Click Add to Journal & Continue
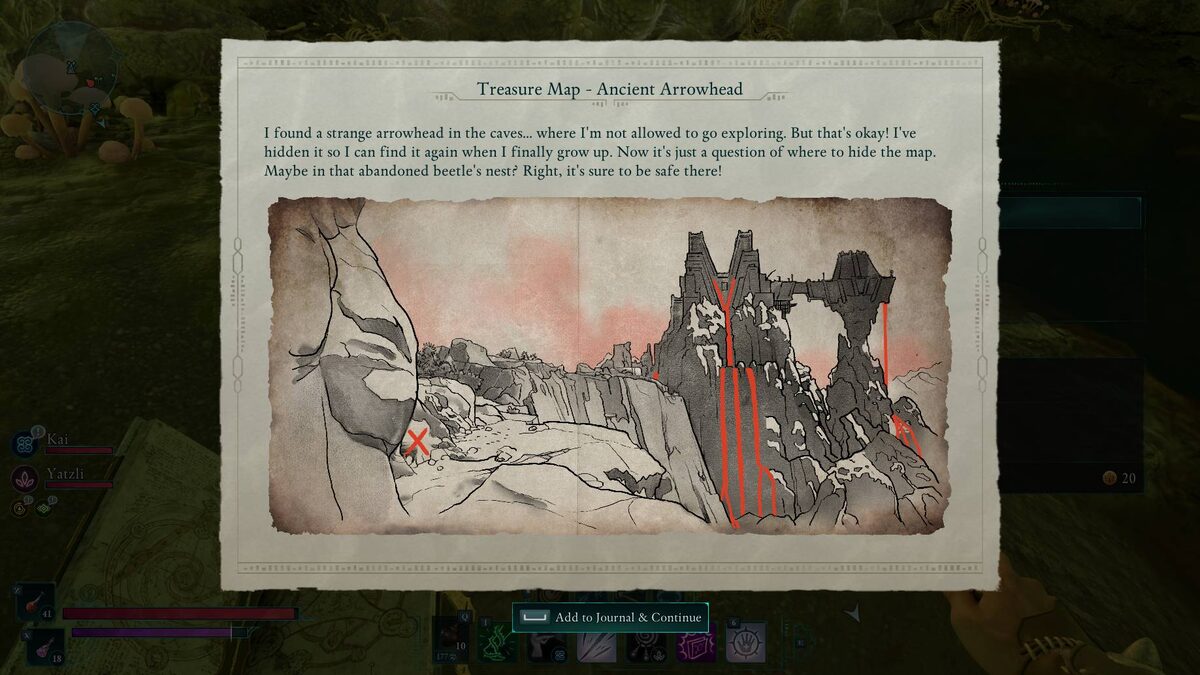 pyautogui.click(x=610, y=617)
